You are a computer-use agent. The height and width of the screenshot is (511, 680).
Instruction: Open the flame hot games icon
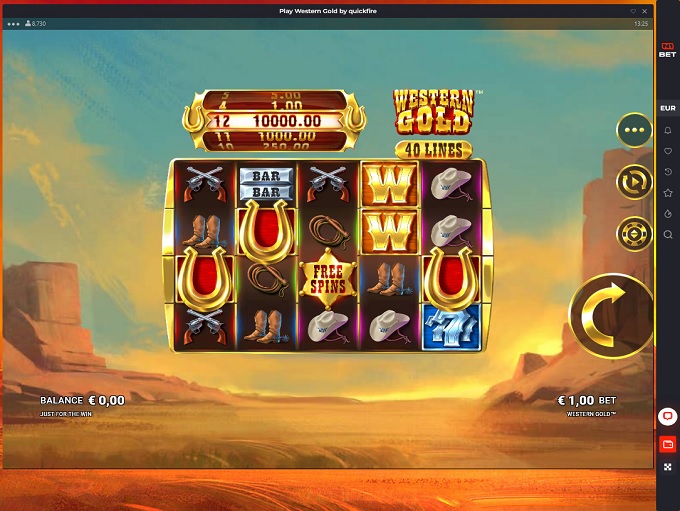tap(668, 214)
